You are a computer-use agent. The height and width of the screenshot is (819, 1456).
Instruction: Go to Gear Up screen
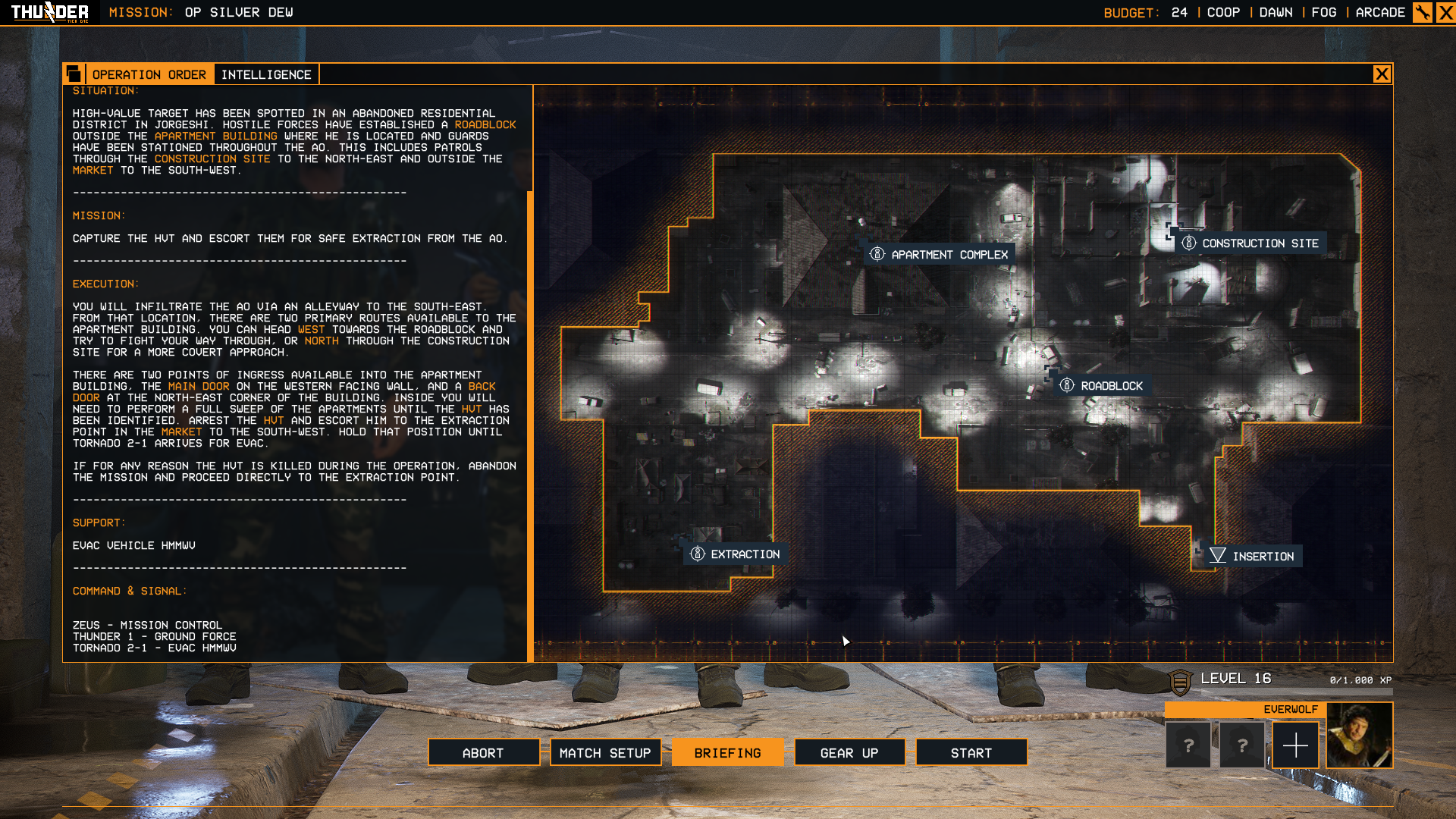pos(849,753)
